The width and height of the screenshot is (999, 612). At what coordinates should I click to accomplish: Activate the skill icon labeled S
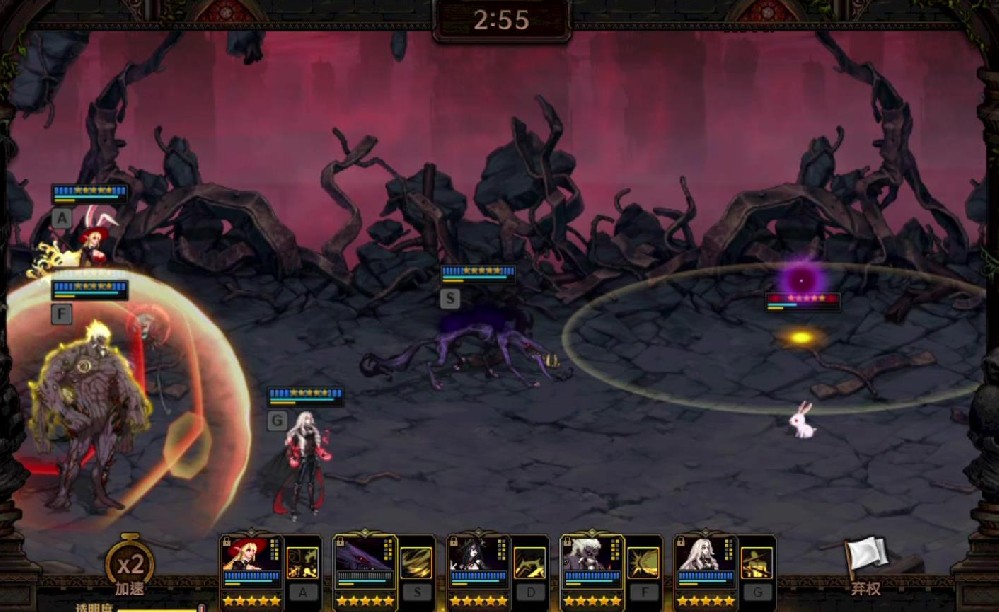(417, 564)
